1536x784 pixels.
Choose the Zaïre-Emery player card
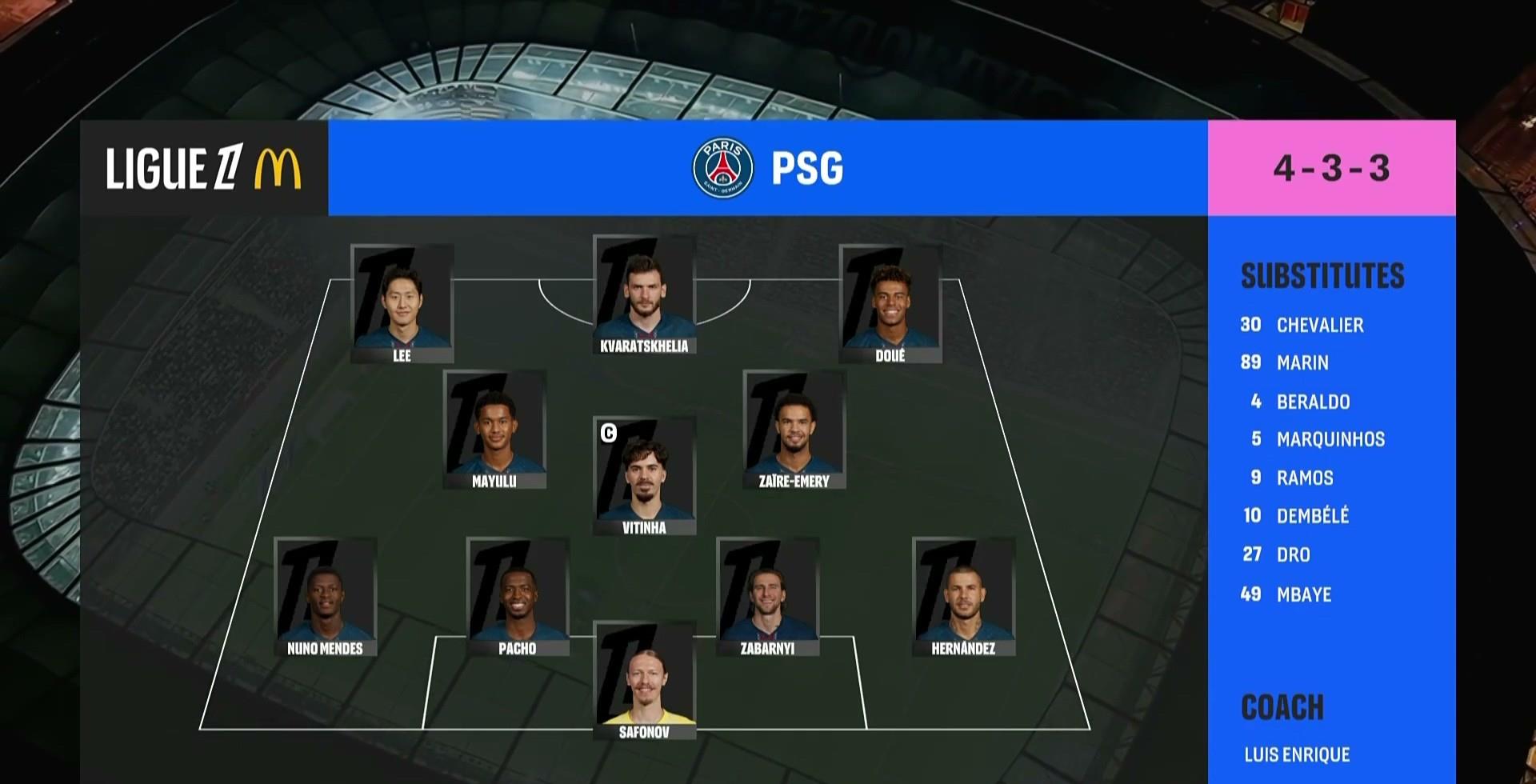pyautogui.click(x=794, y=430)
